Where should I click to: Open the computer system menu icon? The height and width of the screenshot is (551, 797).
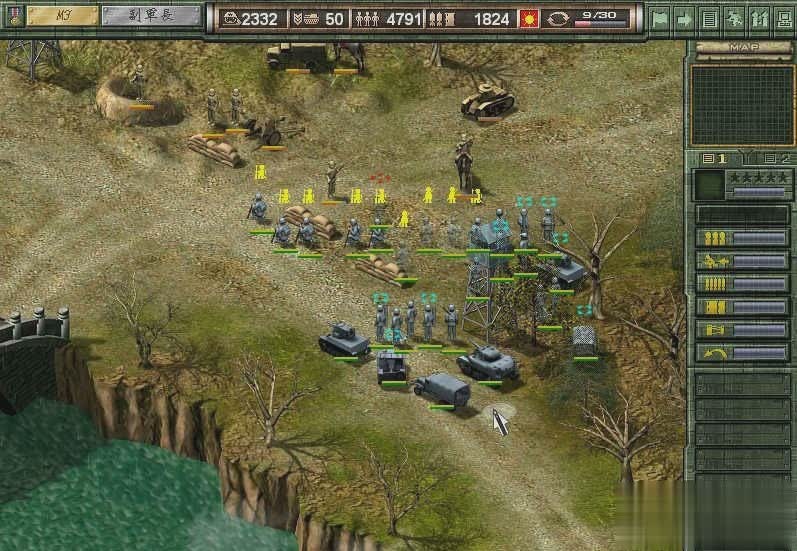(x=783, y=18)
